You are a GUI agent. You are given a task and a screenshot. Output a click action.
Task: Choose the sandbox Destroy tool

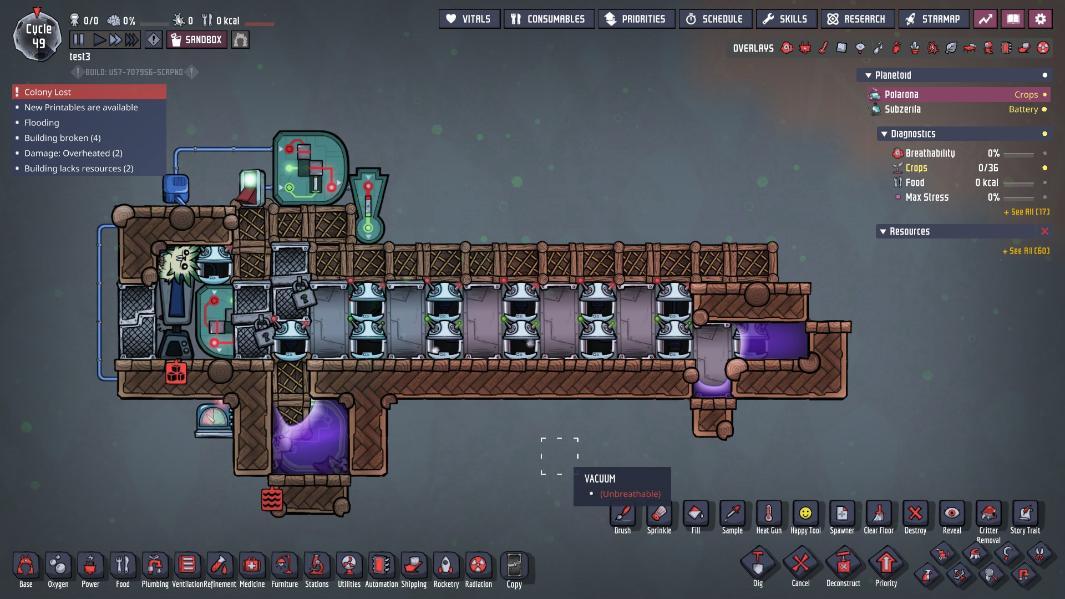click(x=915, y=515)
